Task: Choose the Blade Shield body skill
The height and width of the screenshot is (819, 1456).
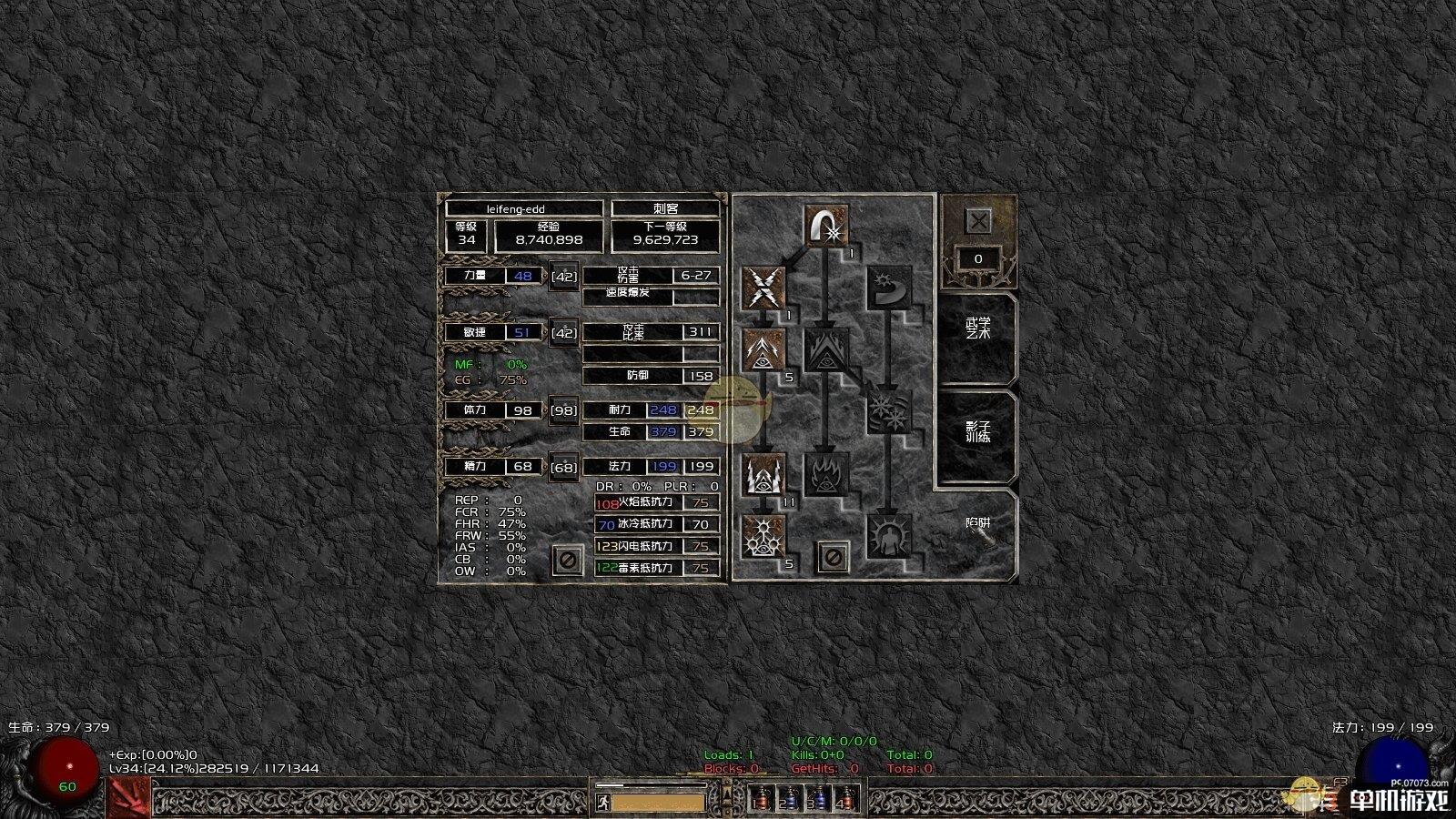Action: click(x=889, y=536)
